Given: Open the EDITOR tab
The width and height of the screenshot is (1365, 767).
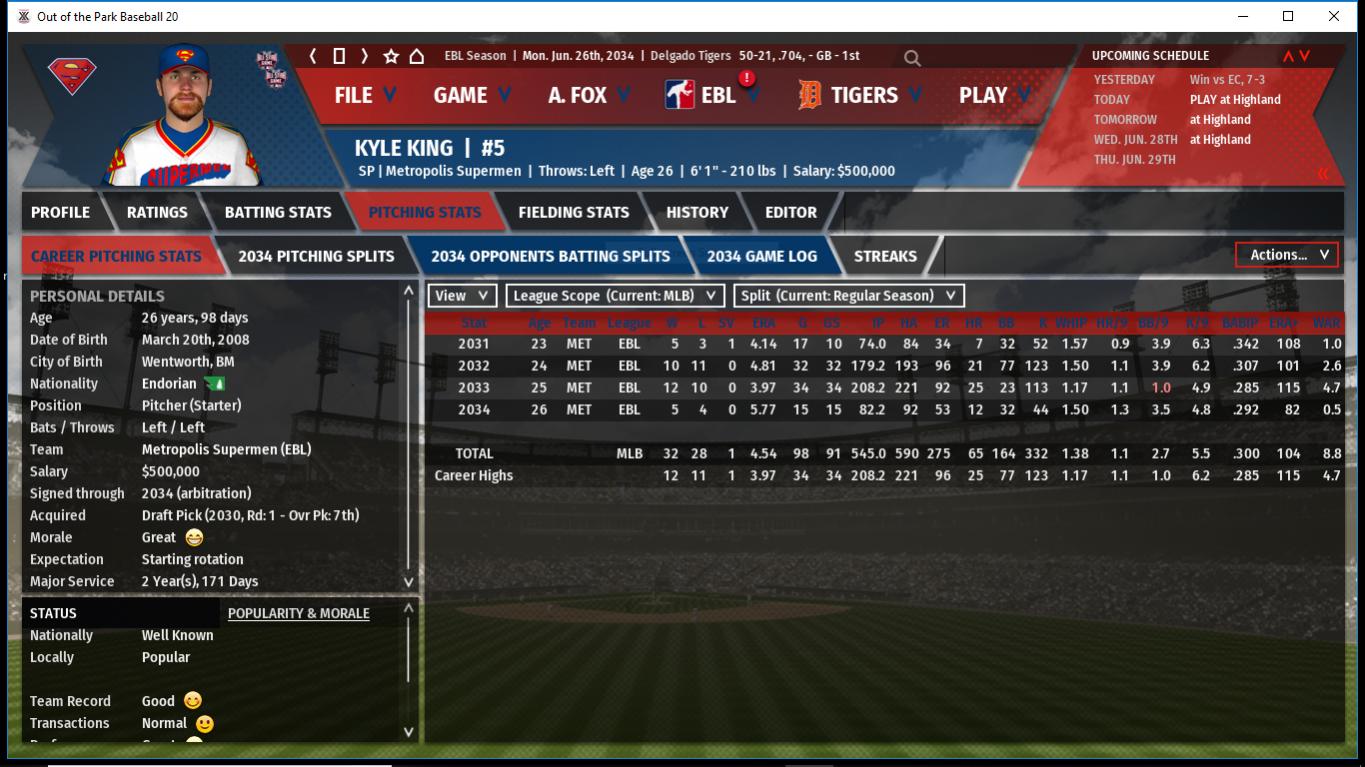Looking at the screenshot, I should [x=791, y=212].
